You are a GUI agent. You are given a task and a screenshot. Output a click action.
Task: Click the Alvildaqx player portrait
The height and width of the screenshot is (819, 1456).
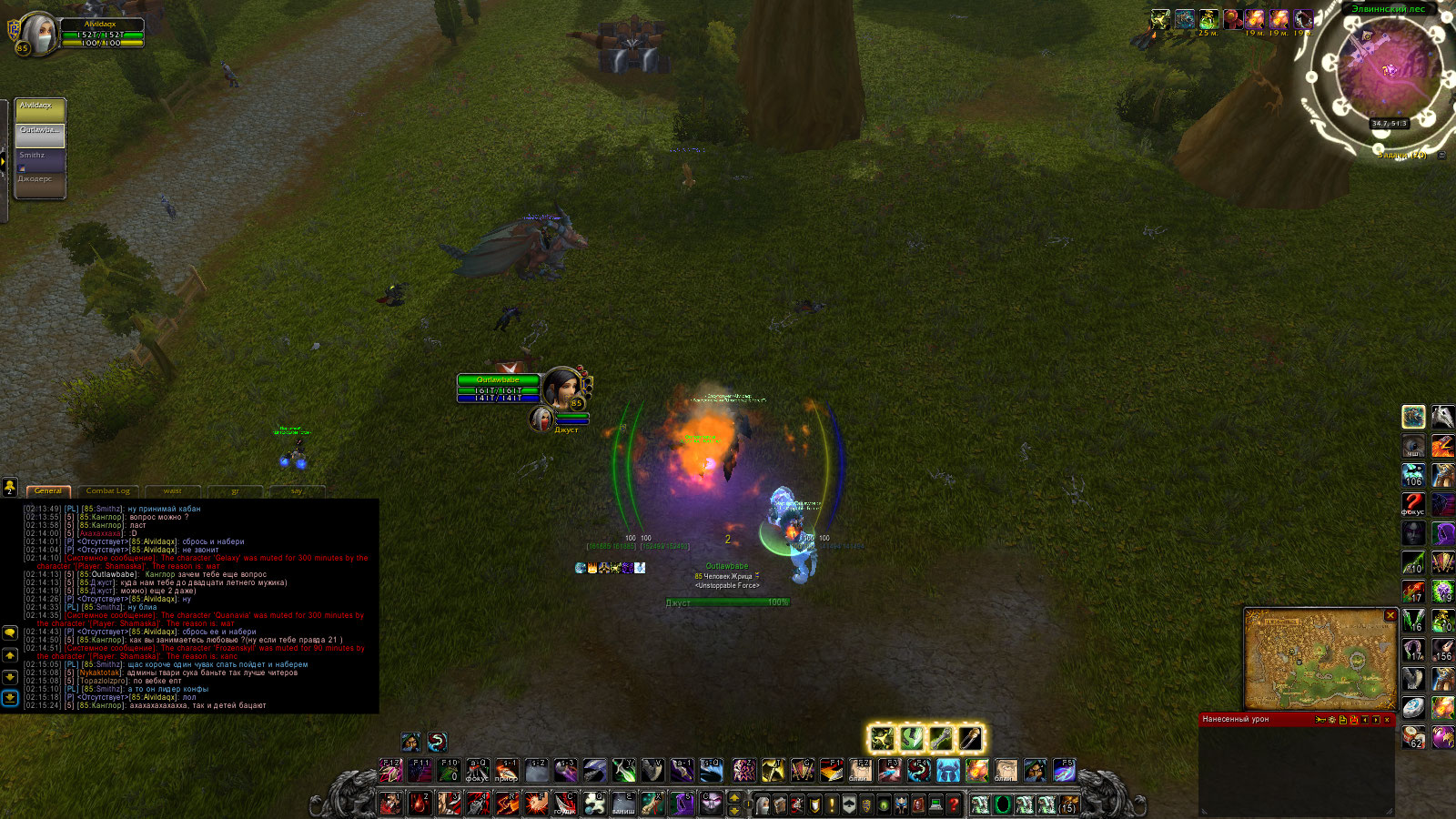[x=37, y=34]
